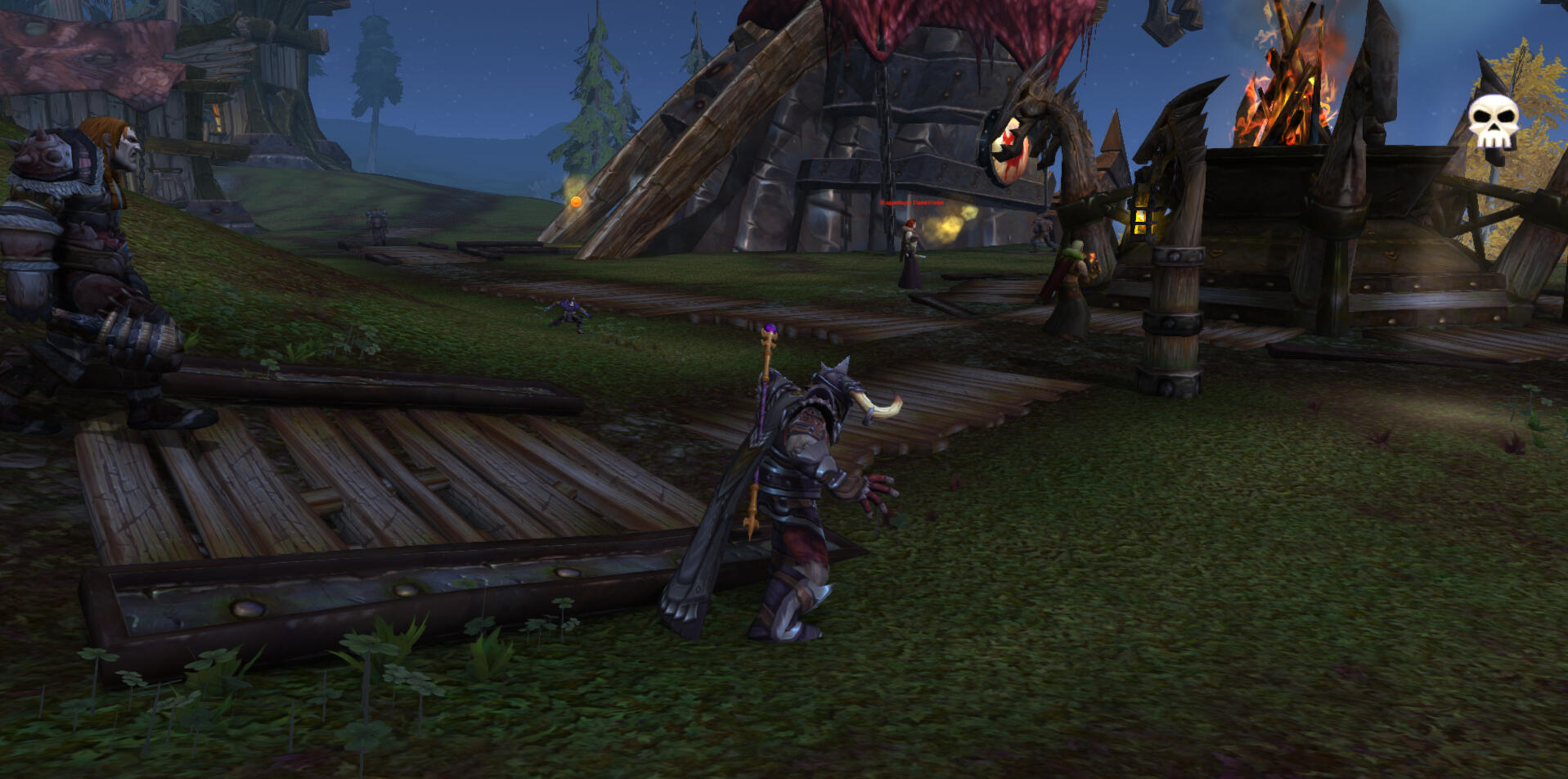Click the white skull marker icon
1568x779 pixels.
(x=1493, y=121)
